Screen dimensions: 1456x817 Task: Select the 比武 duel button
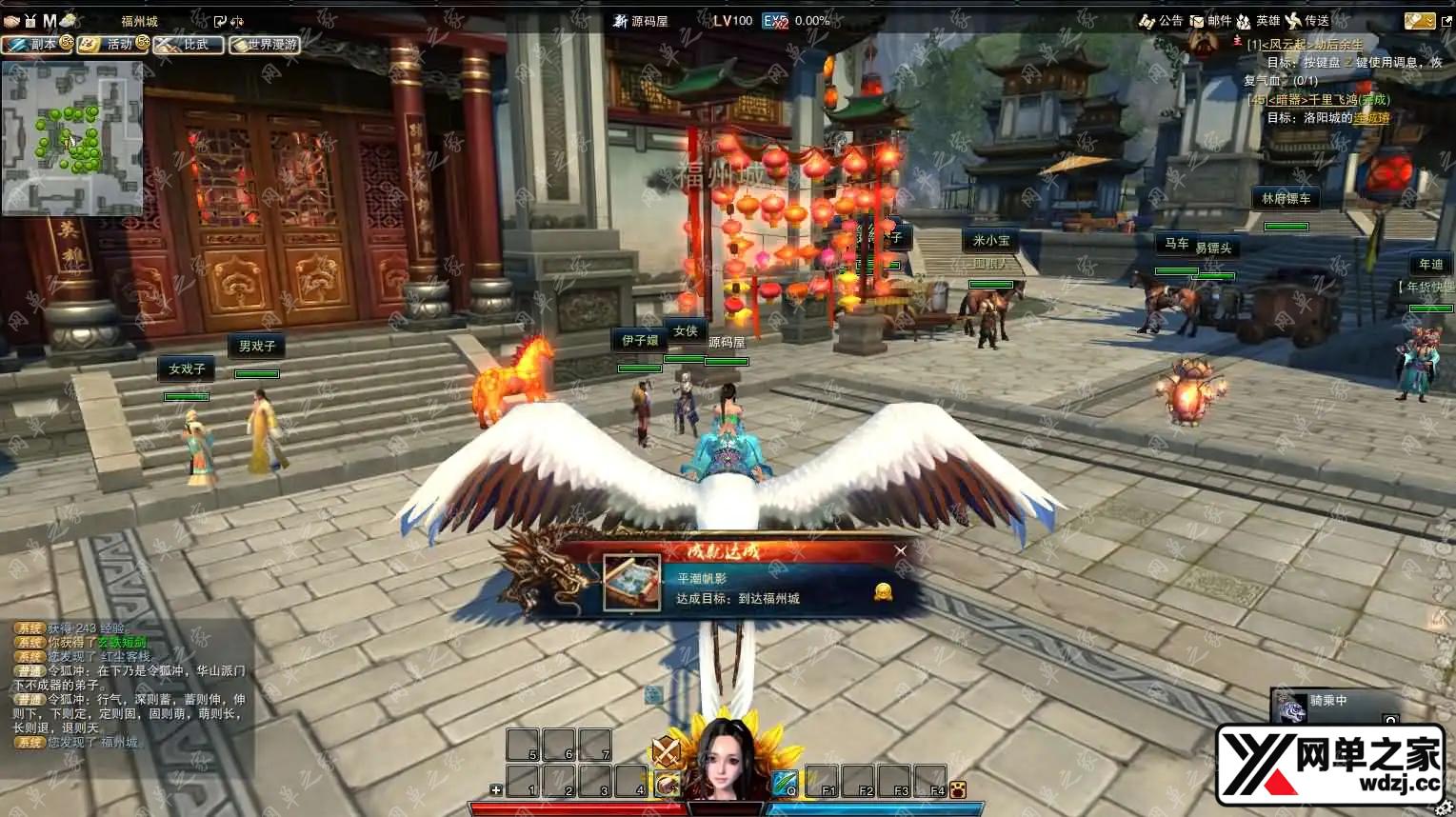[189, 44]
